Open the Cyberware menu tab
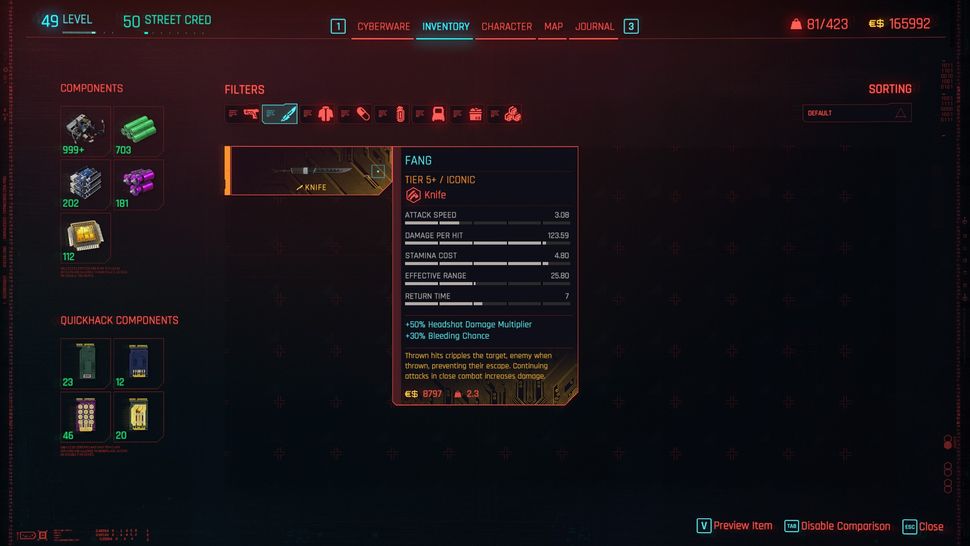Image resolution: width=970 pixels, height=546 pixels. click(x=383, y=27)
